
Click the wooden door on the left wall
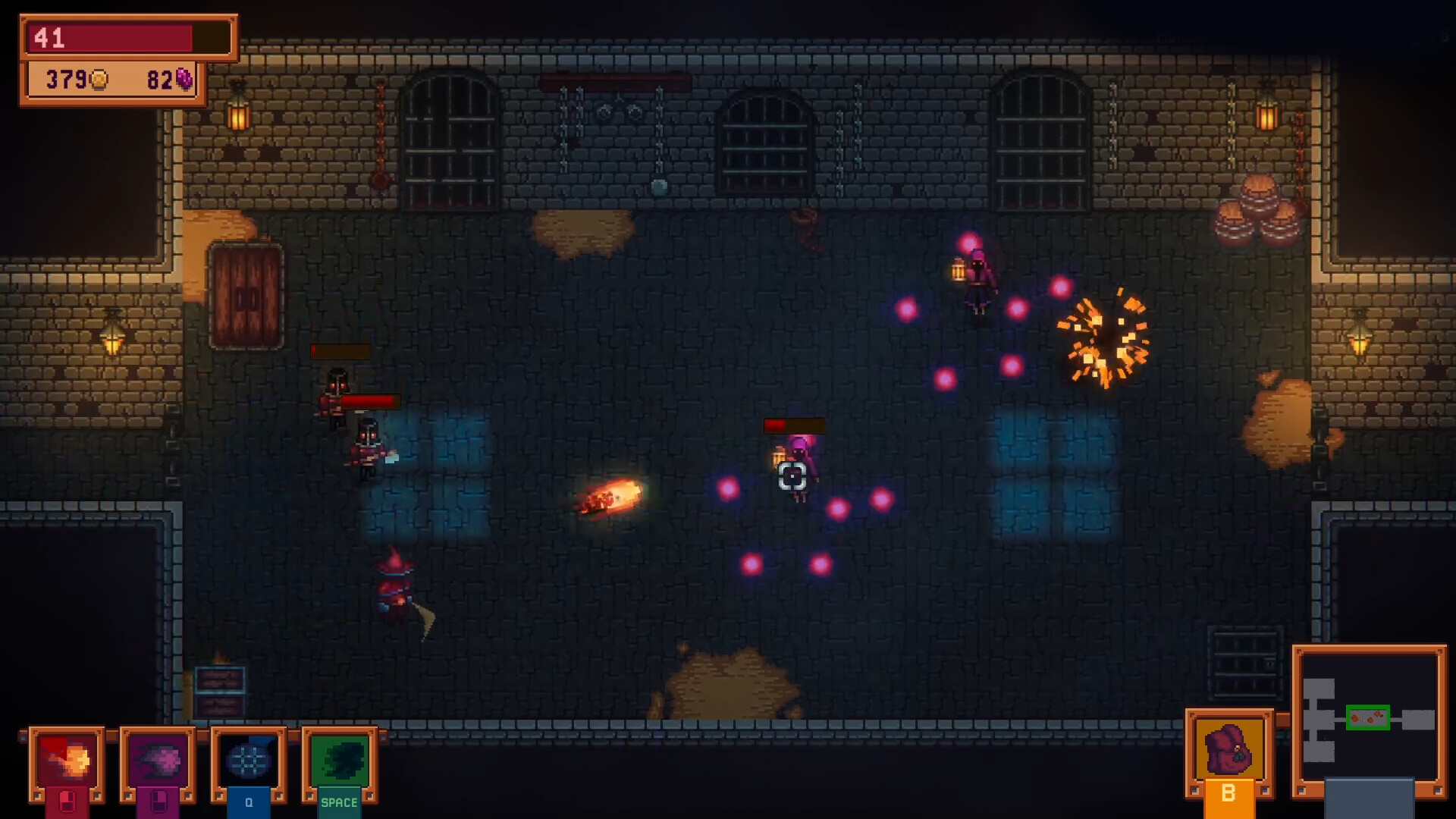click(x=244, y=296)
